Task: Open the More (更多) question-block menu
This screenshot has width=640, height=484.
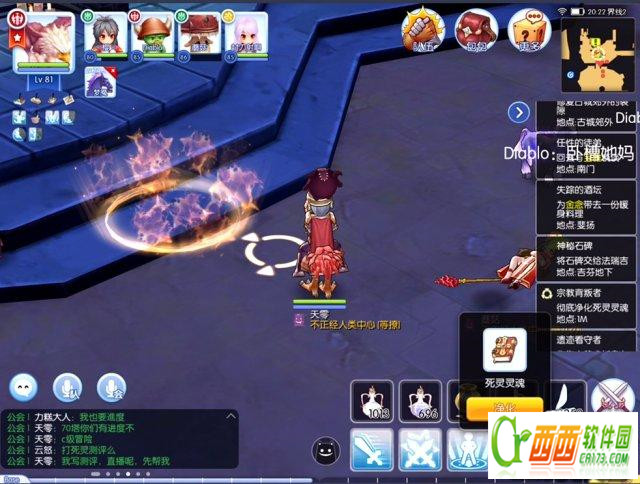Action: click(527, 29)
